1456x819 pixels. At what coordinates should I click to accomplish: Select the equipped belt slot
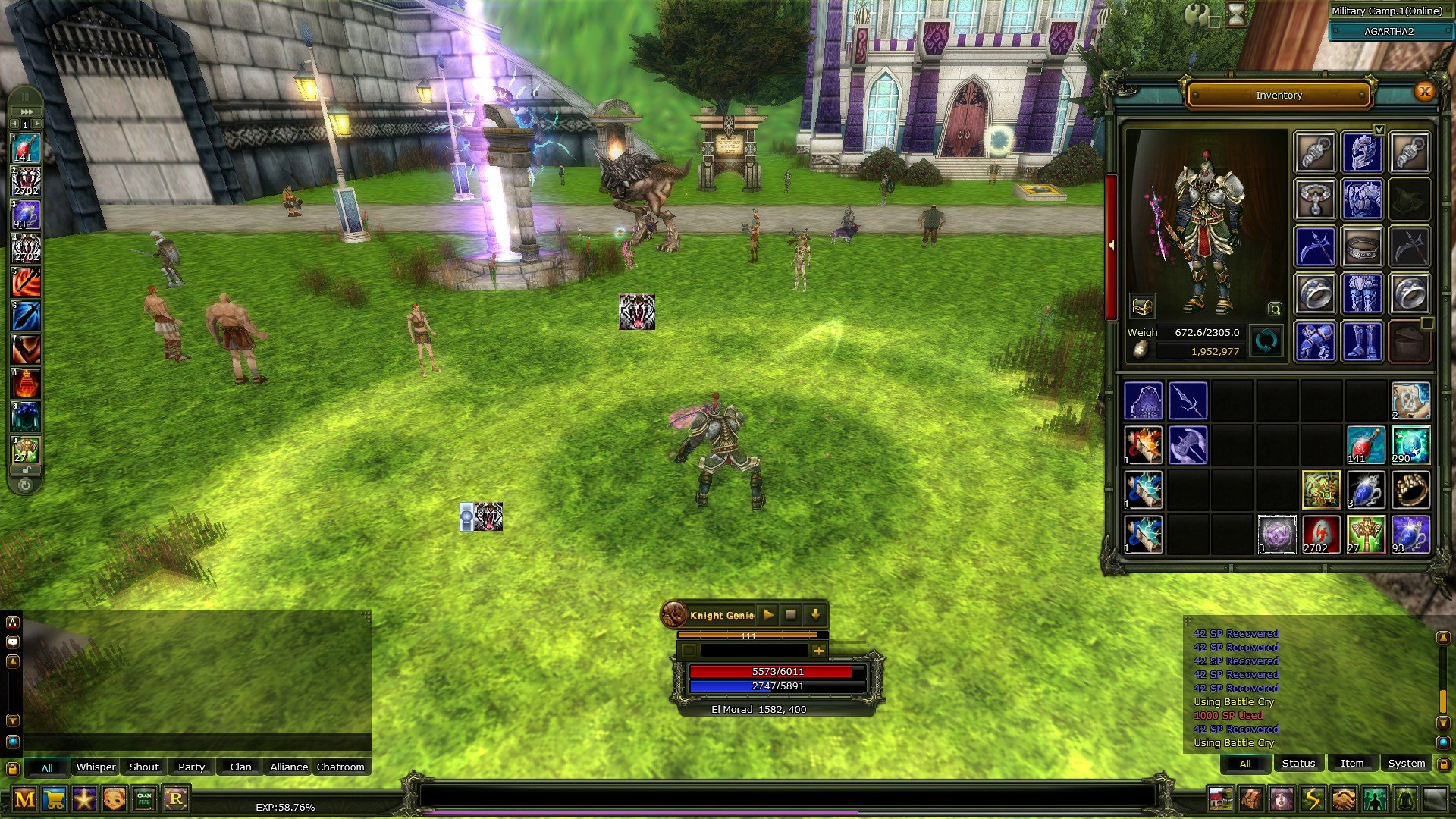coord(1362,246)
